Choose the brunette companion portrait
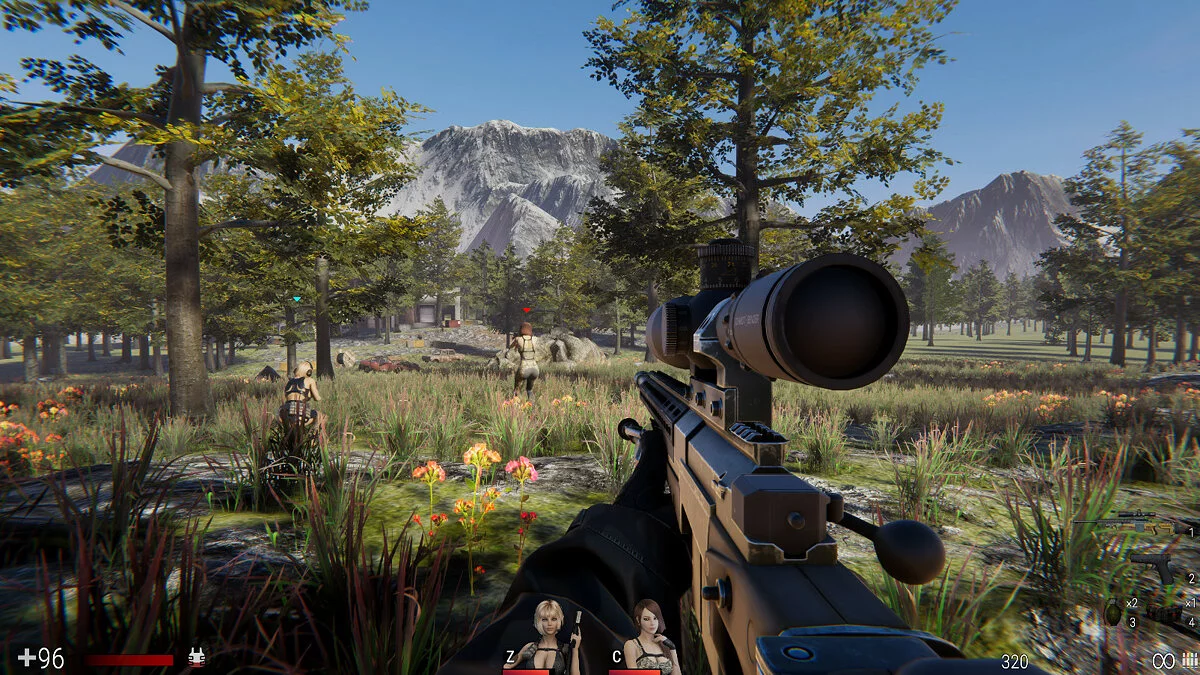The image size is (1200, 675). tap(649, 637)
